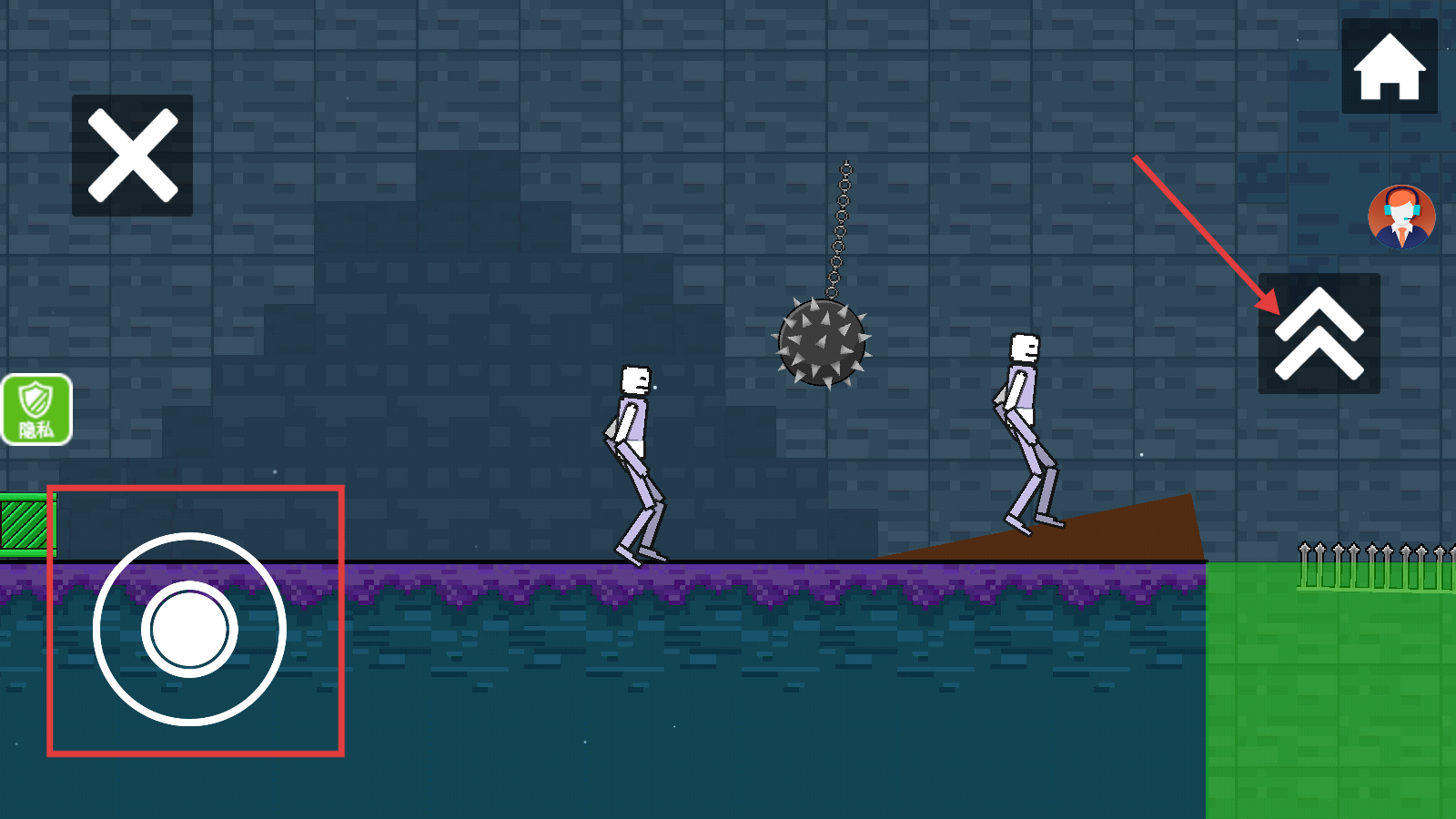The image size is (1456, 819).
Task: Go to the home screen
Action: [x=1389, y=66]
